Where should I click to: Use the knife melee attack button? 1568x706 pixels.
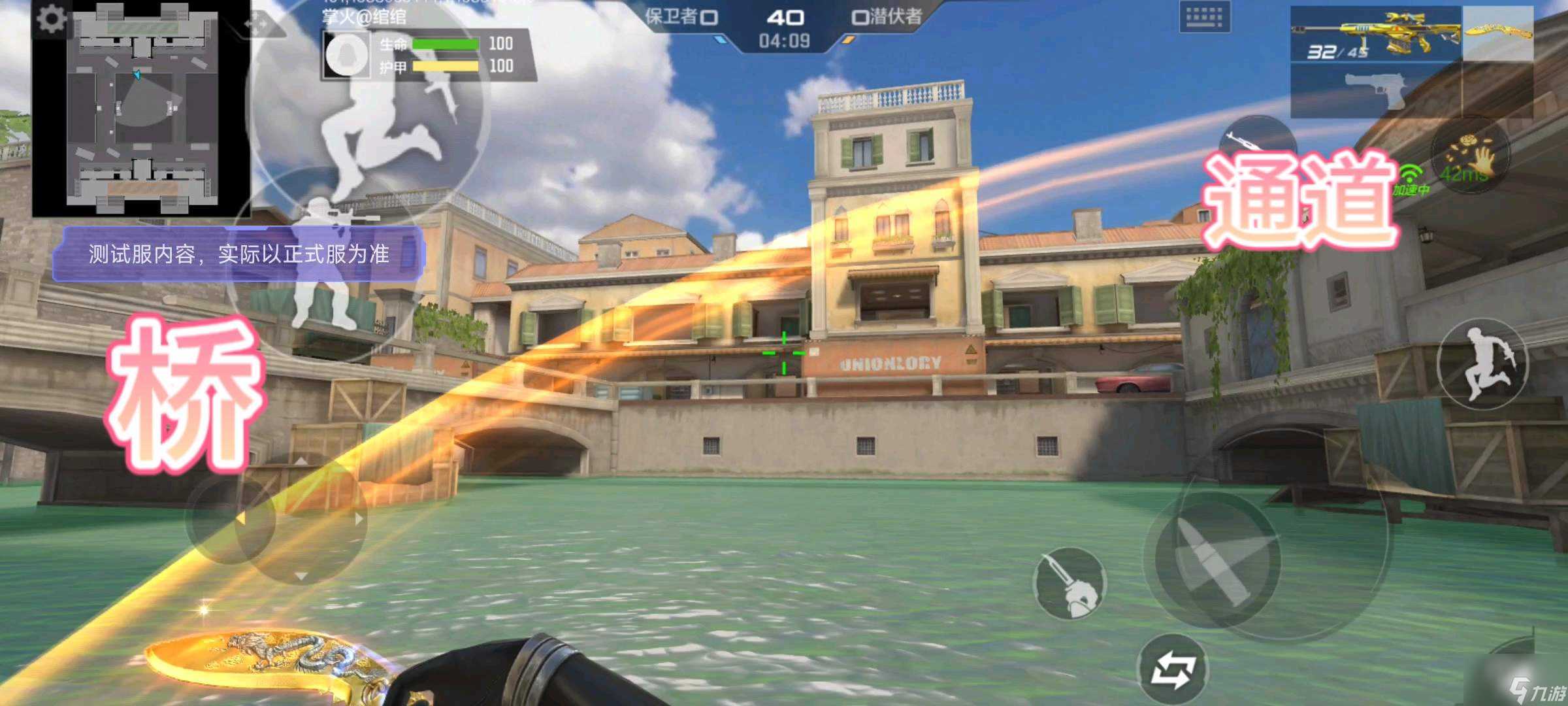point(1070,583)
